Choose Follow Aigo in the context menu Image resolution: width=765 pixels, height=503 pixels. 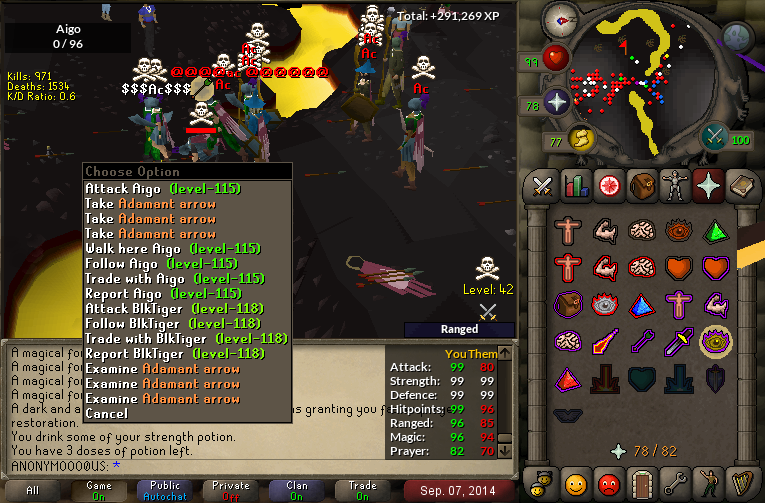click(160, 263)
